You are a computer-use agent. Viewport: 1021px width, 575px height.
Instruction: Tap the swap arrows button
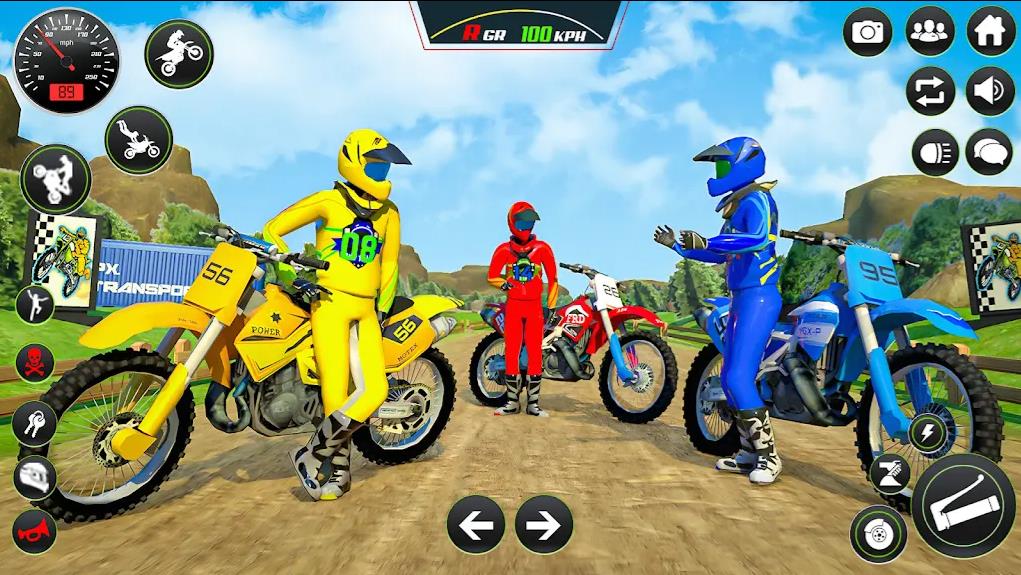pyautogui.click(x=930, y=92)
